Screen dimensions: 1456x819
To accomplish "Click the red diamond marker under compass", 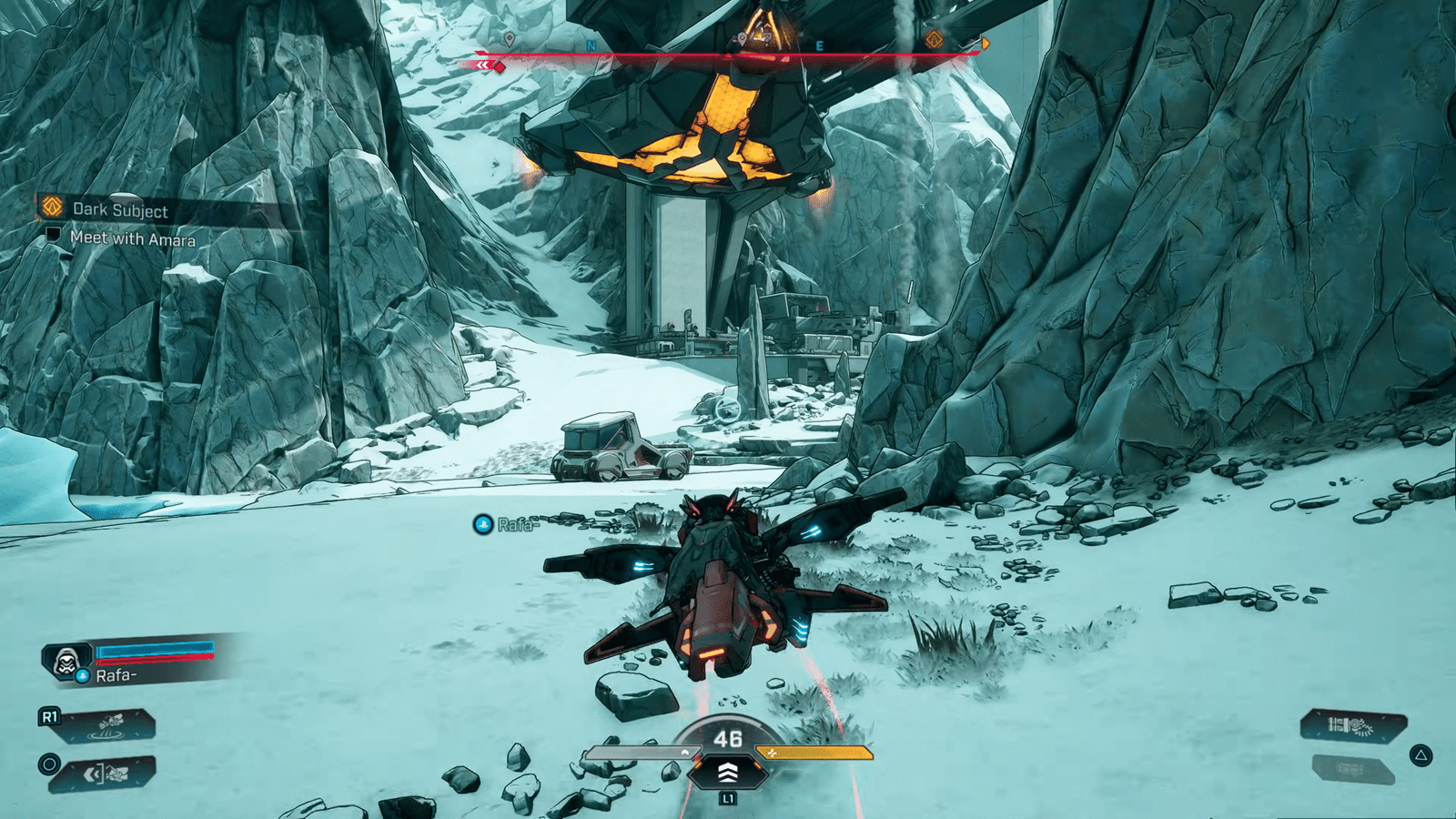I will click(x=500, y=66).
